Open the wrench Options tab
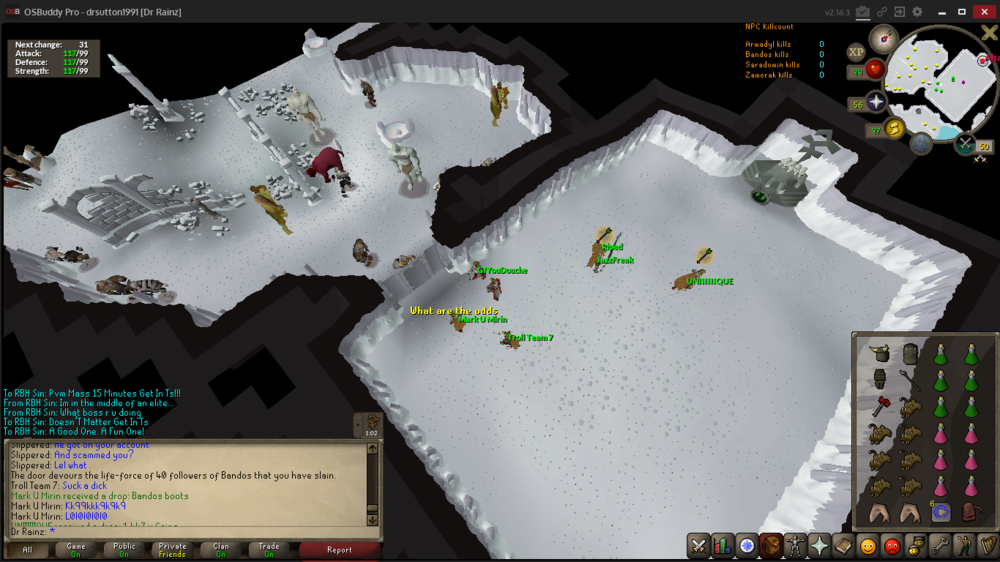1000x562 pixels. [940, 546]
